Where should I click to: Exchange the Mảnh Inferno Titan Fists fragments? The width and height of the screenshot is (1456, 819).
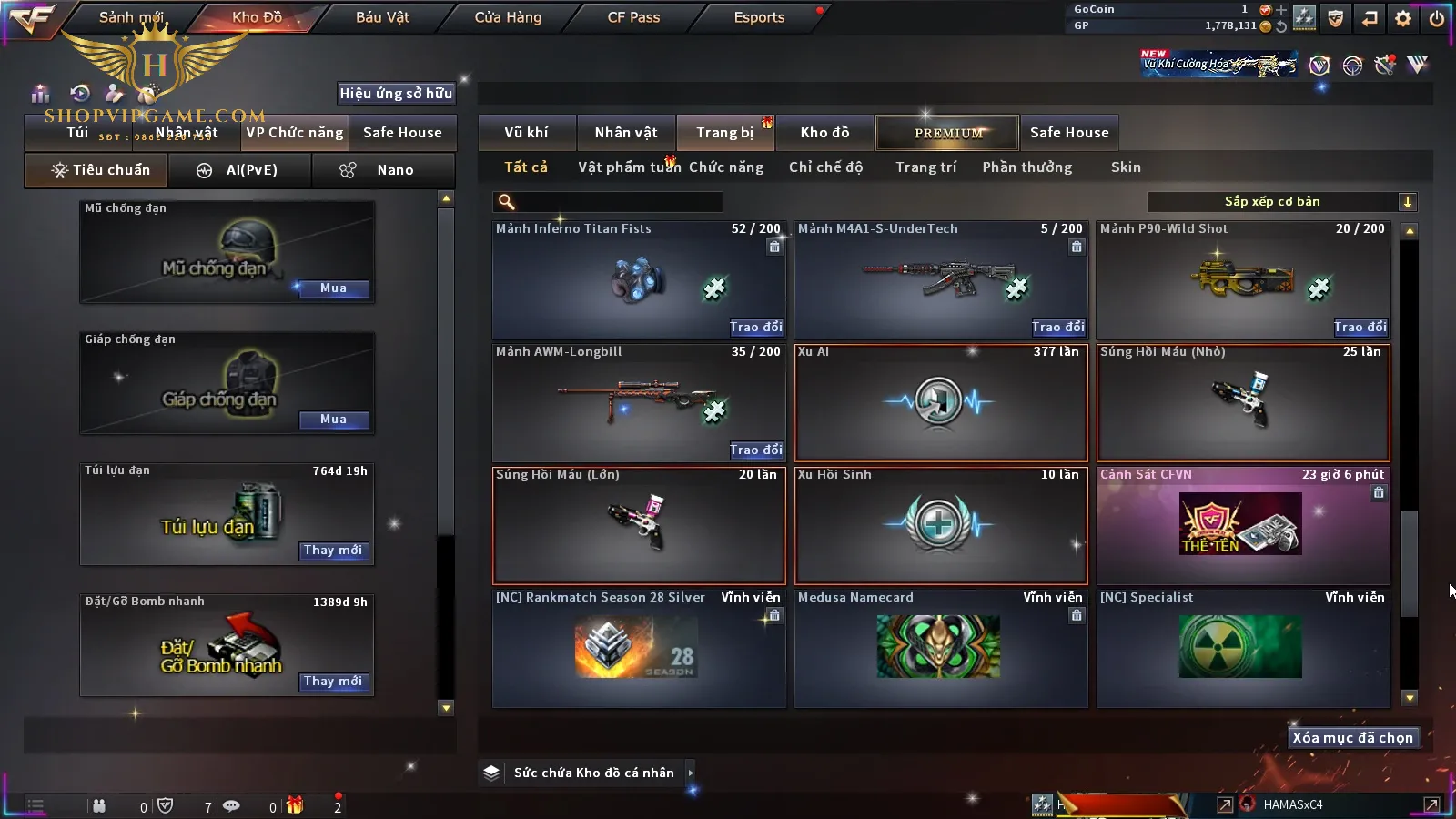click(755, 327)
